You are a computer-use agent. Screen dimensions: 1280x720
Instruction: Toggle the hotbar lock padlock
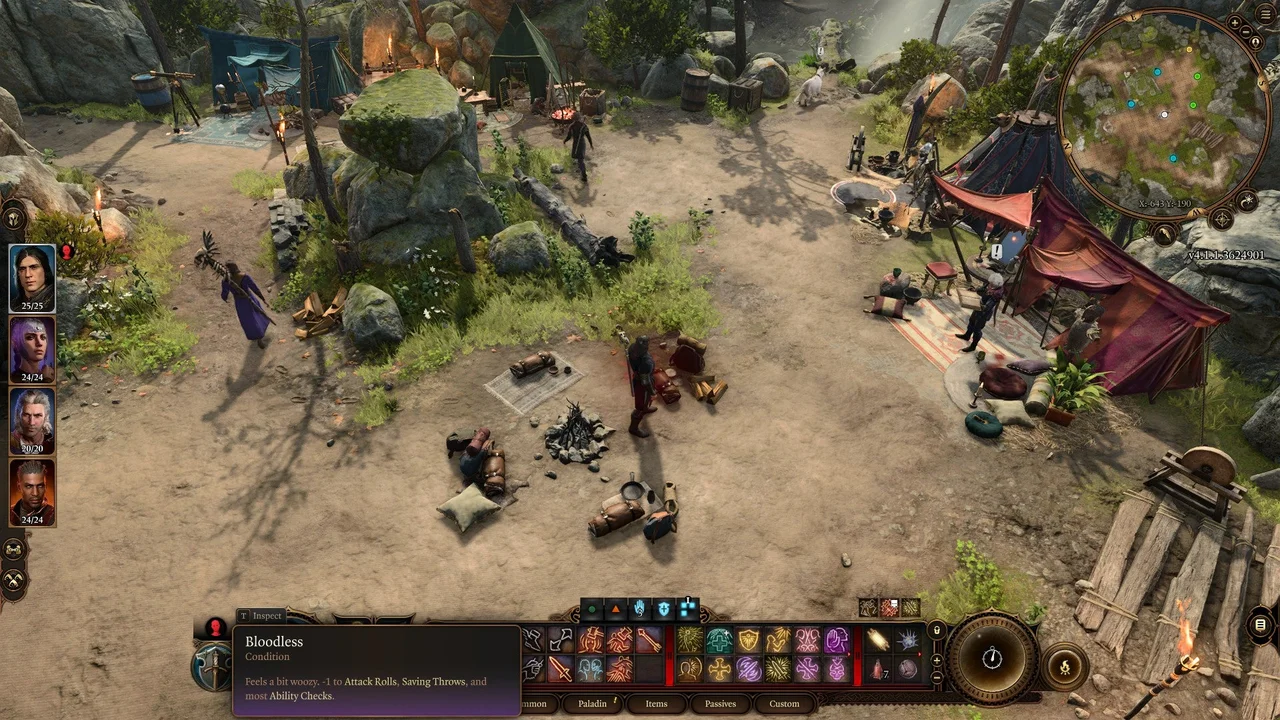point(937,631)
